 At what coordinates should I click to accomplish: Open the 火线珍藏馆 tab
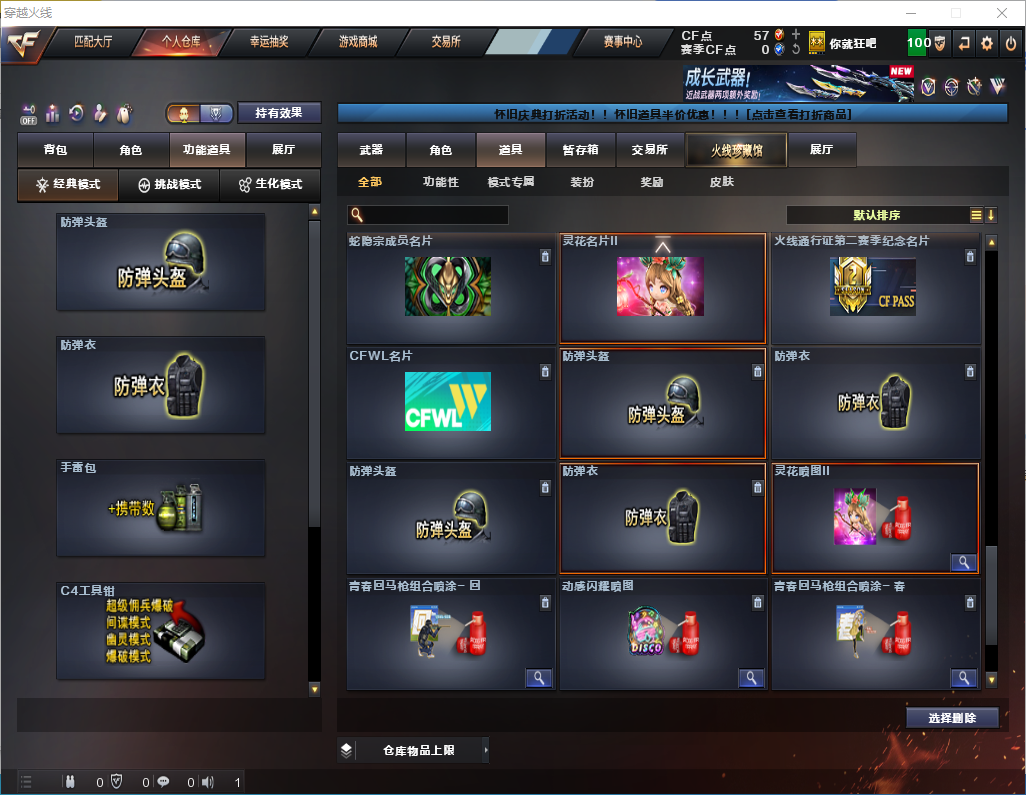(736, 150)
